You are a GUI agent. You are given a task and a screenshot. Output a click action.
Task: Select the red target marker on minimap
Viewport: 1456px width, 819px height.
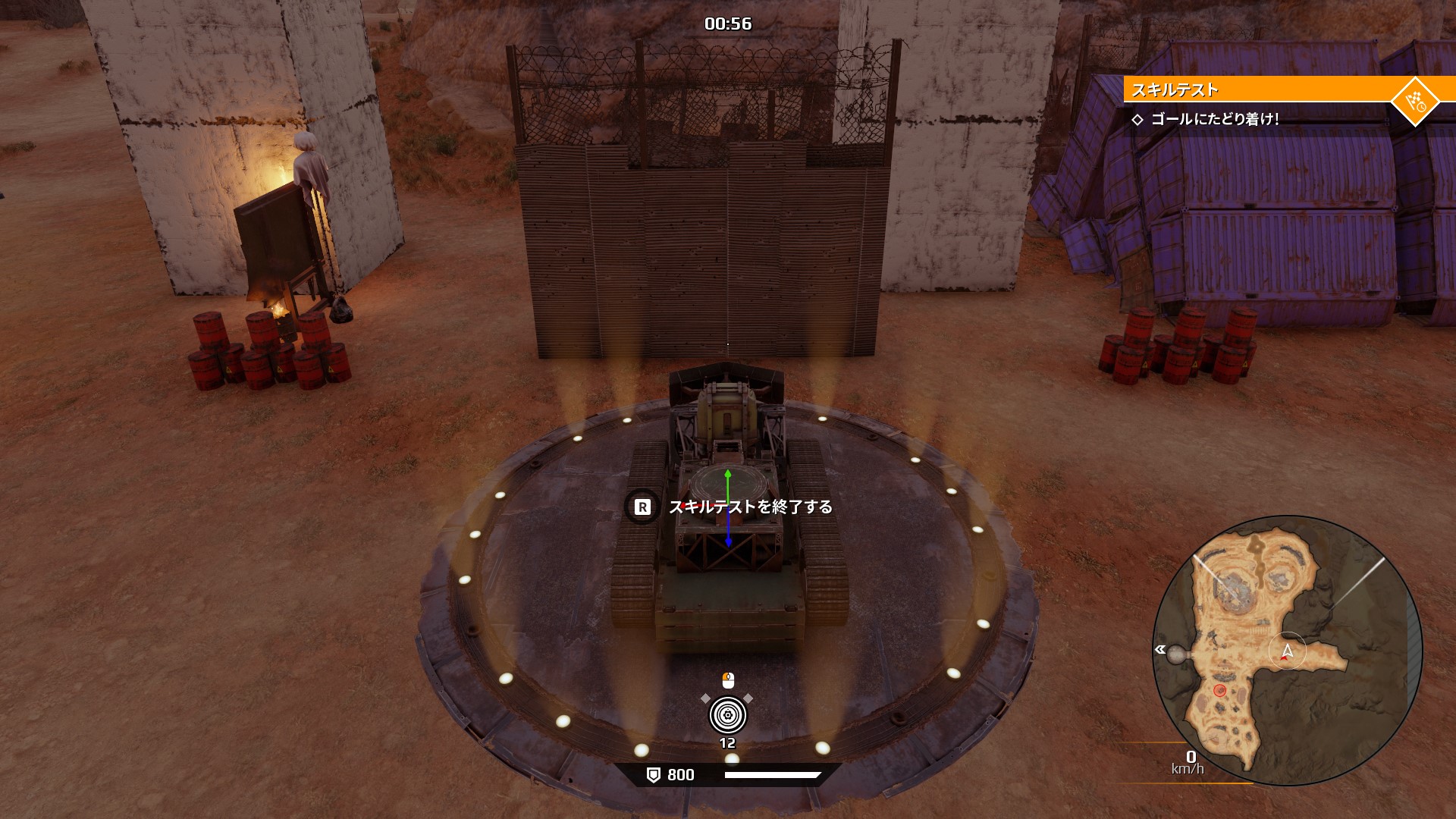[1219, 690]
